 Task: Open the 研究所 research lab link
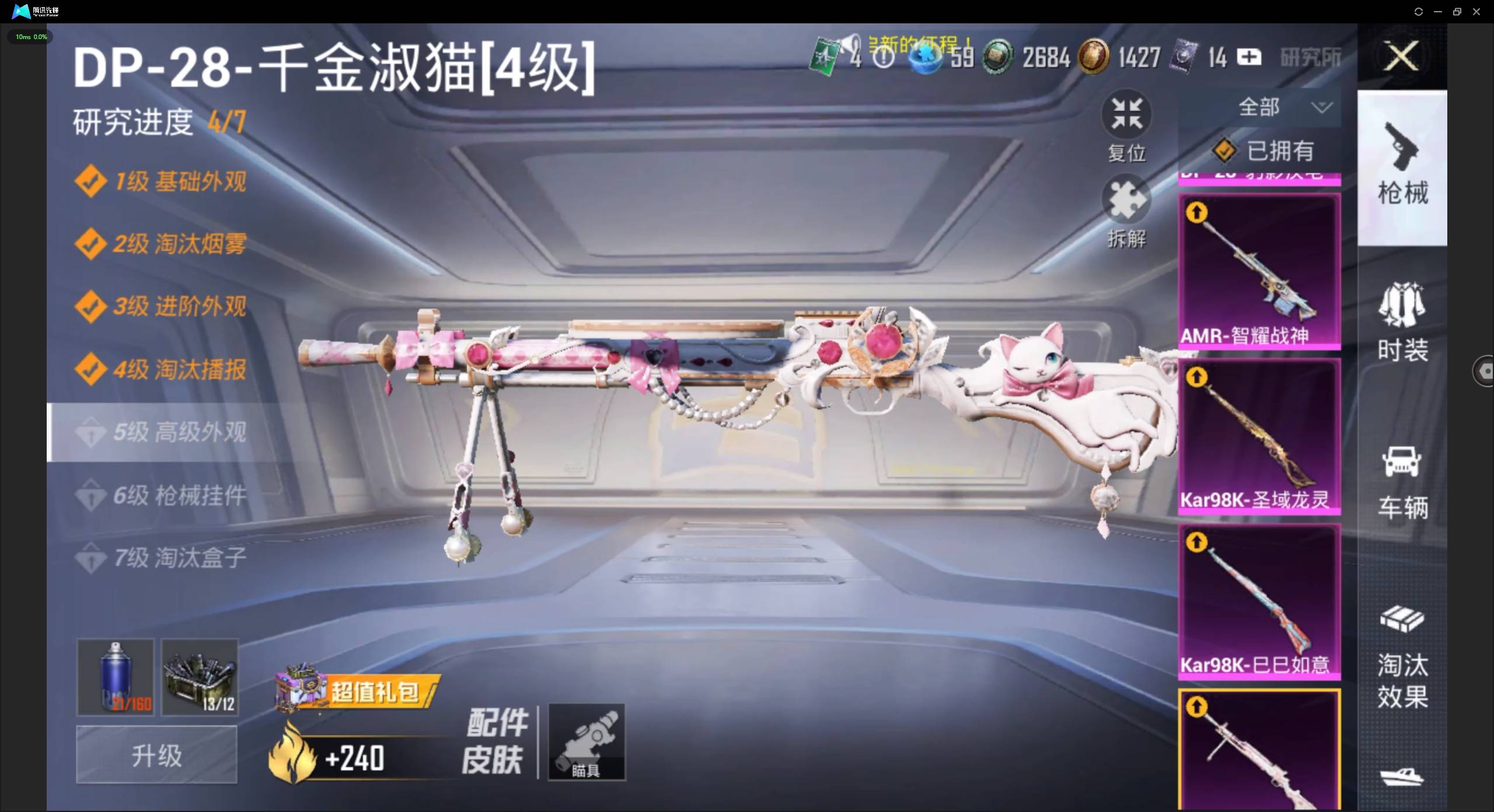point(1309,57)
